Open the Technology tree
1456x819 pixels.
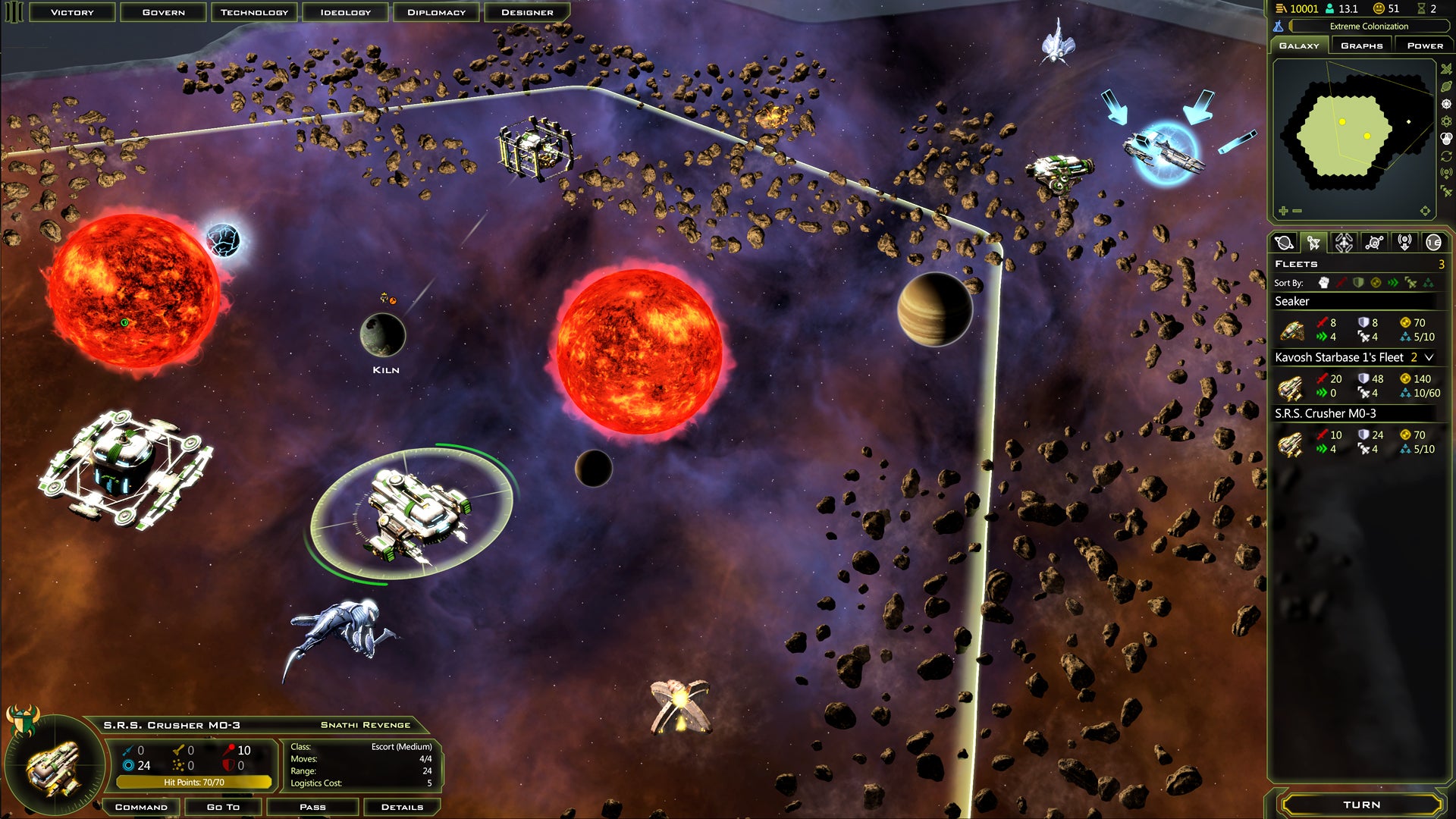coord(254,12)
